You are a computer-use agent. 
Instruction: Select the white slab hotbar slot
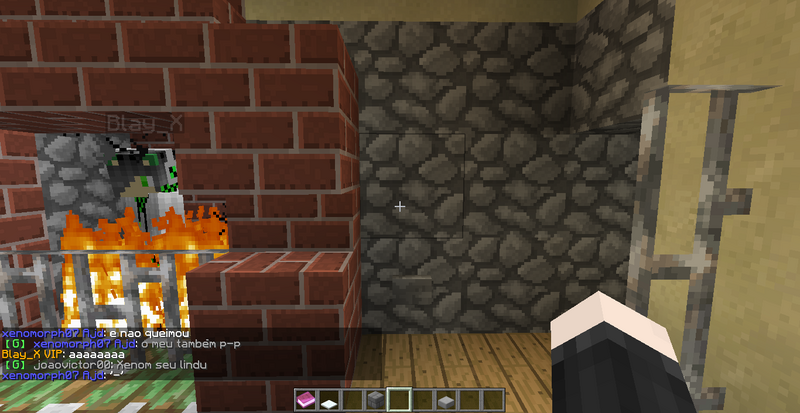(x=330, y=401)
